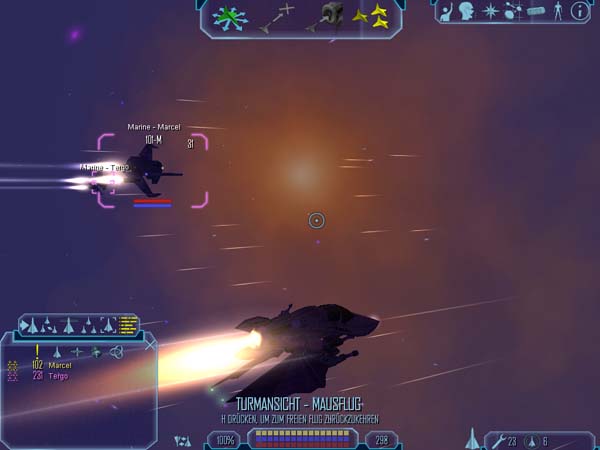Select the cross-shaped ship filter icon
The width and height of the screenshot is (600, 450).
click(x=76, y=351)
